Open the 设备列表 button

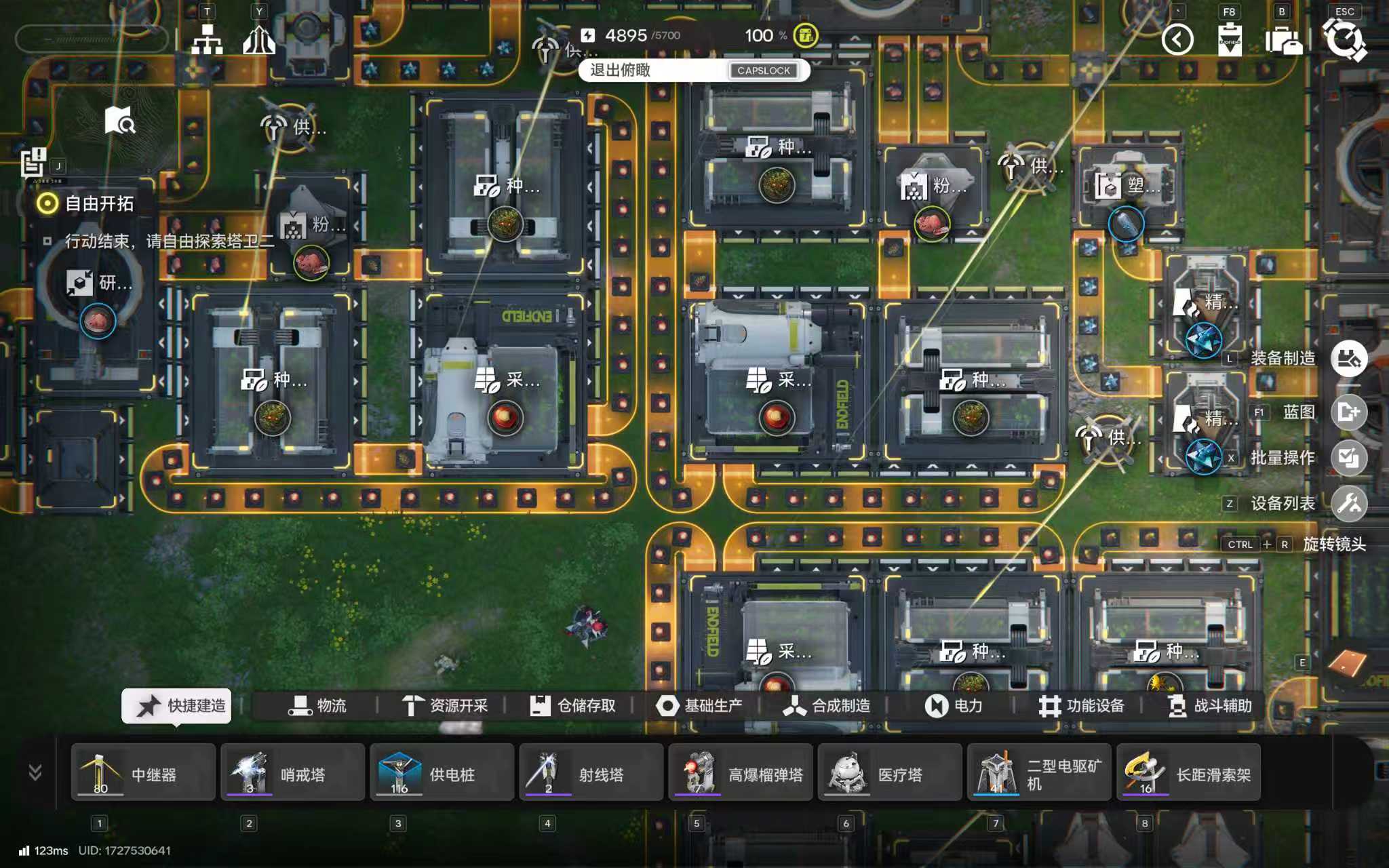click(1348, 503)
